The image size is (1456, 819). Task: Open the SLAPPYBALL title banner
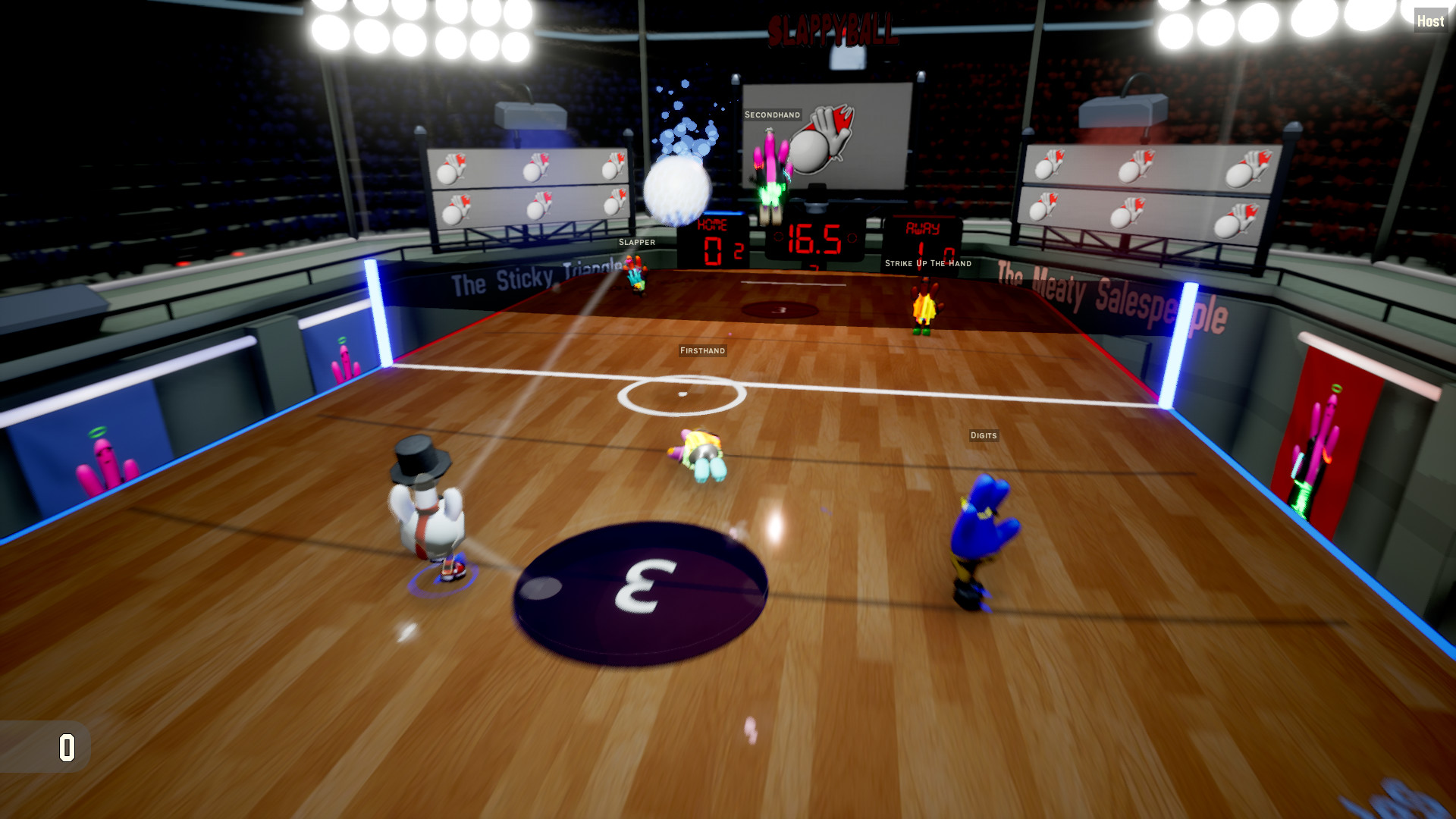(x=831, y=27)
